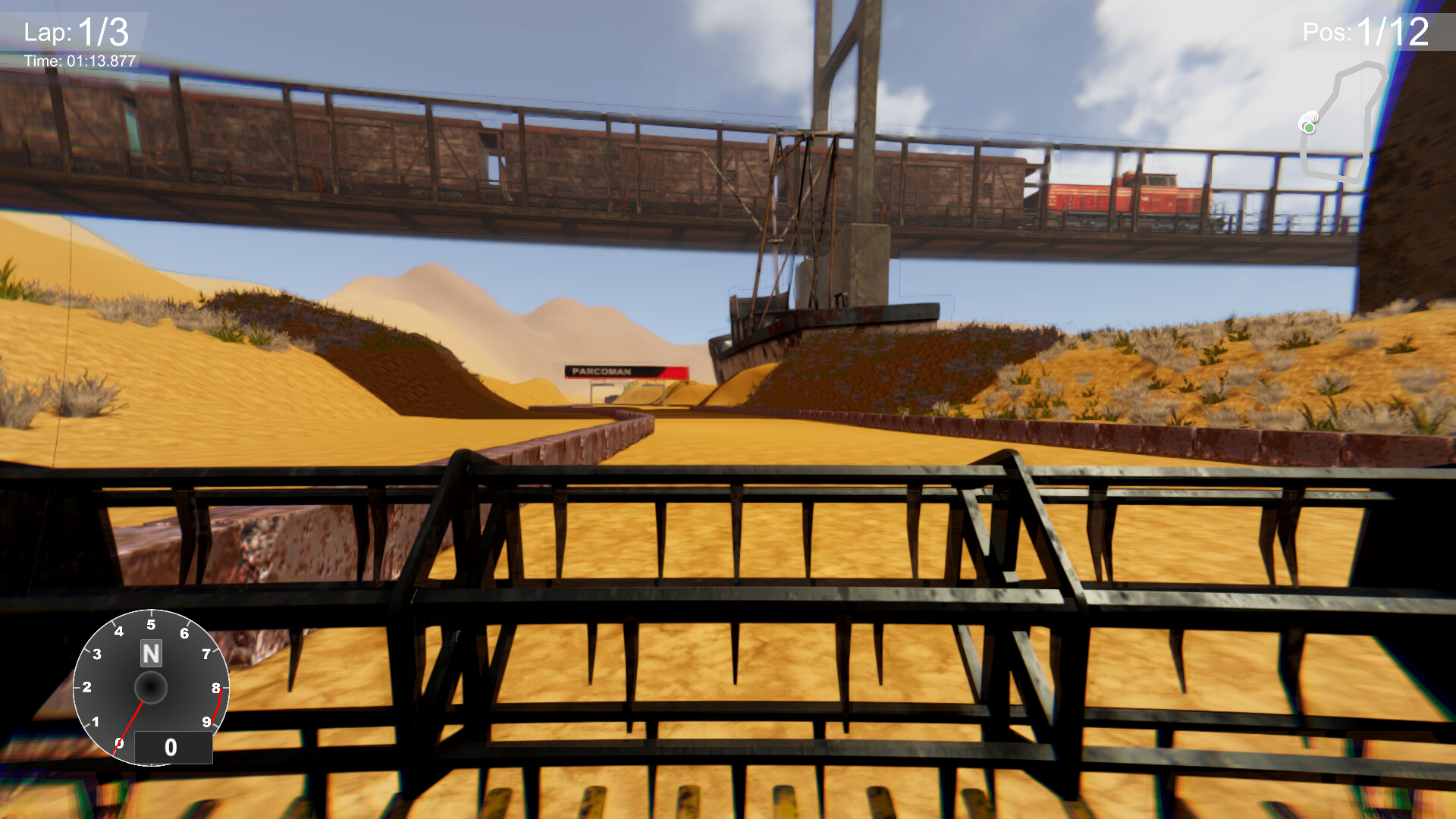Click the Lap: 1/3 counter badge
Viewport: 1456px width, 819px height.
tap(76, 32)
